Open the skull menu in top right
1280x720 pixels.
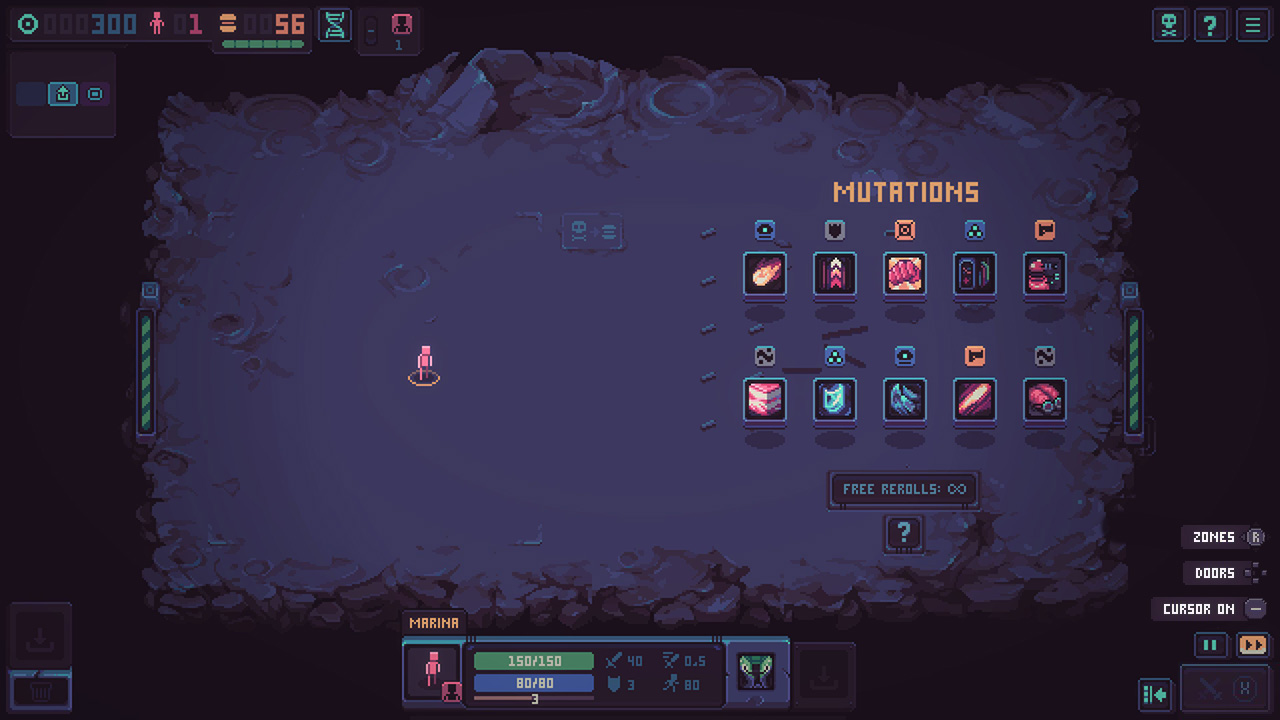pos(1169,25)
